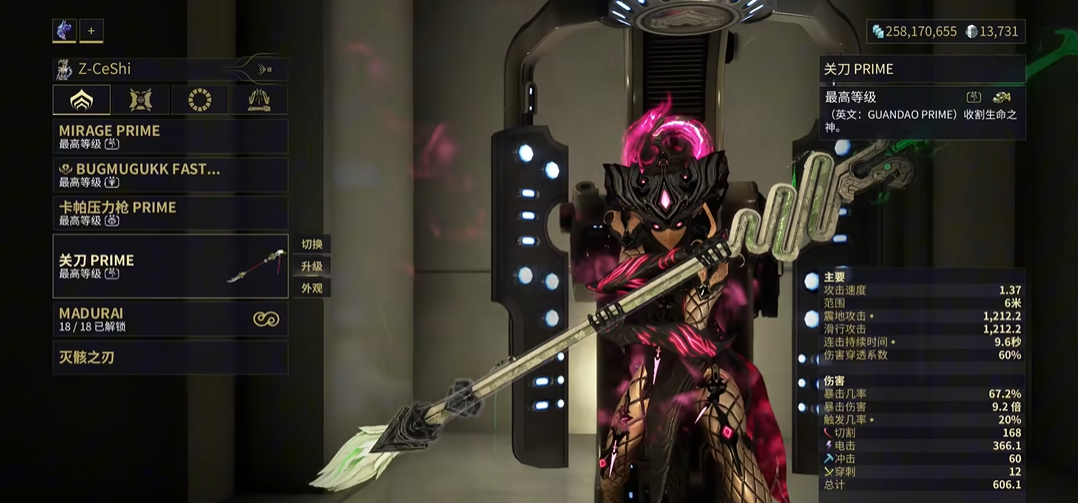The image size is (1078, 503).
Task: Choose the 卡帕压力枪 PRIME secondary slot
Action: [170, 213]
